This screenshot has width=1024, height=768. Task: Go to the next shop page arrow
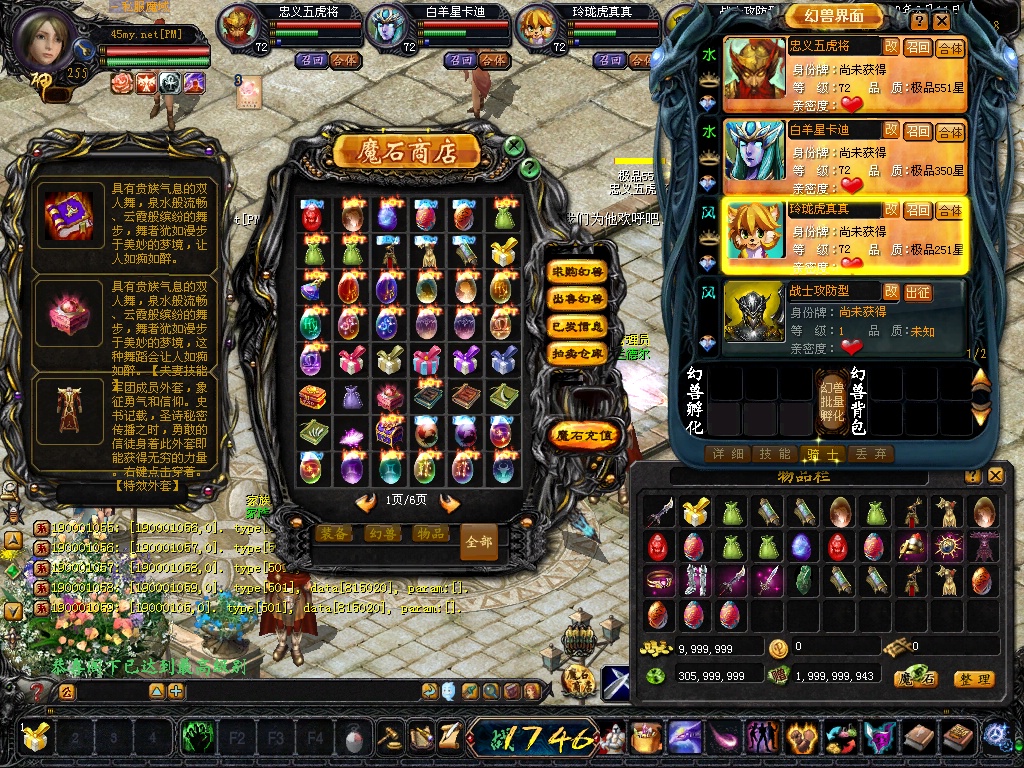tap(450, 502)
